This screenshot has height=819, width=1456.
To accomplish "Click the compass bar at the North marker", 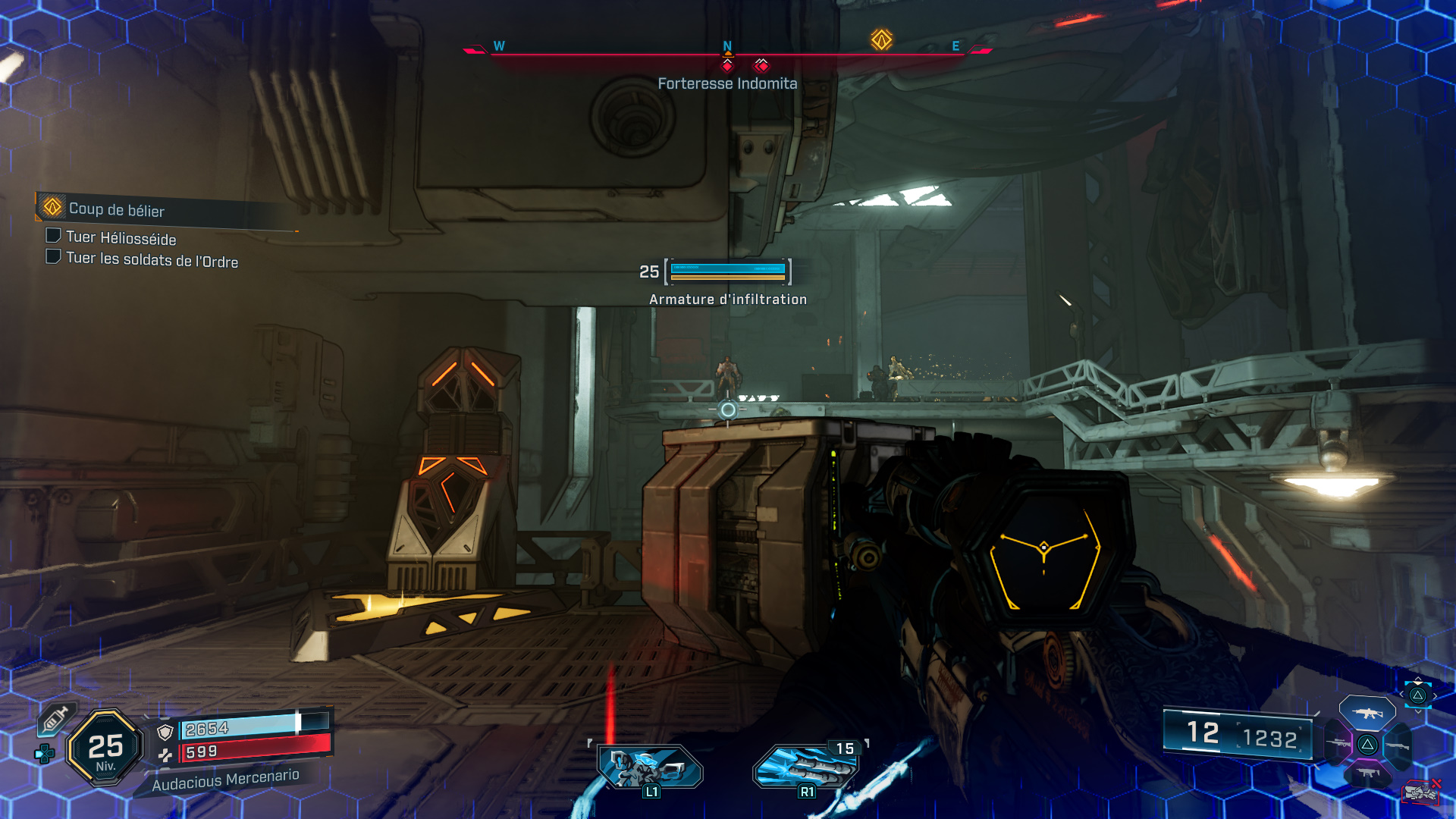I will [727, 47].
